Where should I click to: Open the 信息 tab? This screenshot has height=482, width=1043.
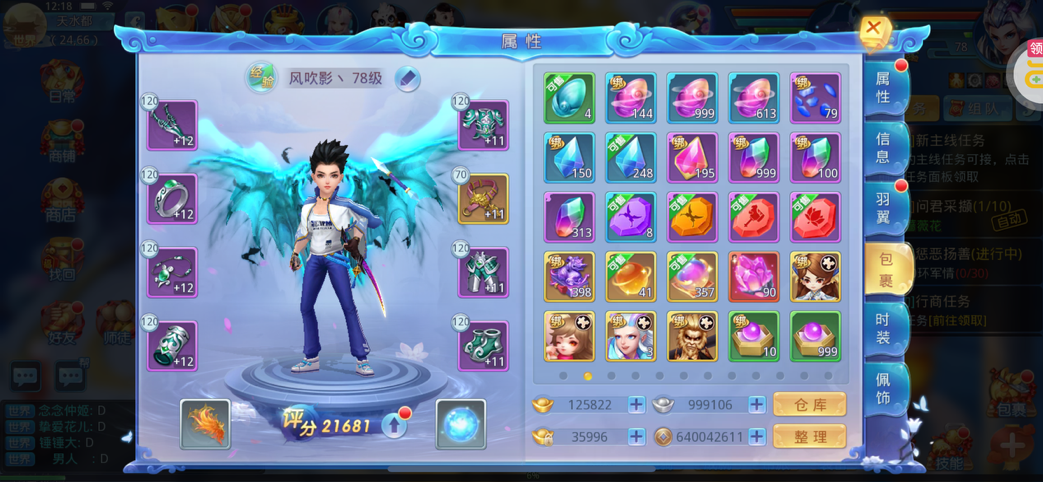point(884,148)
